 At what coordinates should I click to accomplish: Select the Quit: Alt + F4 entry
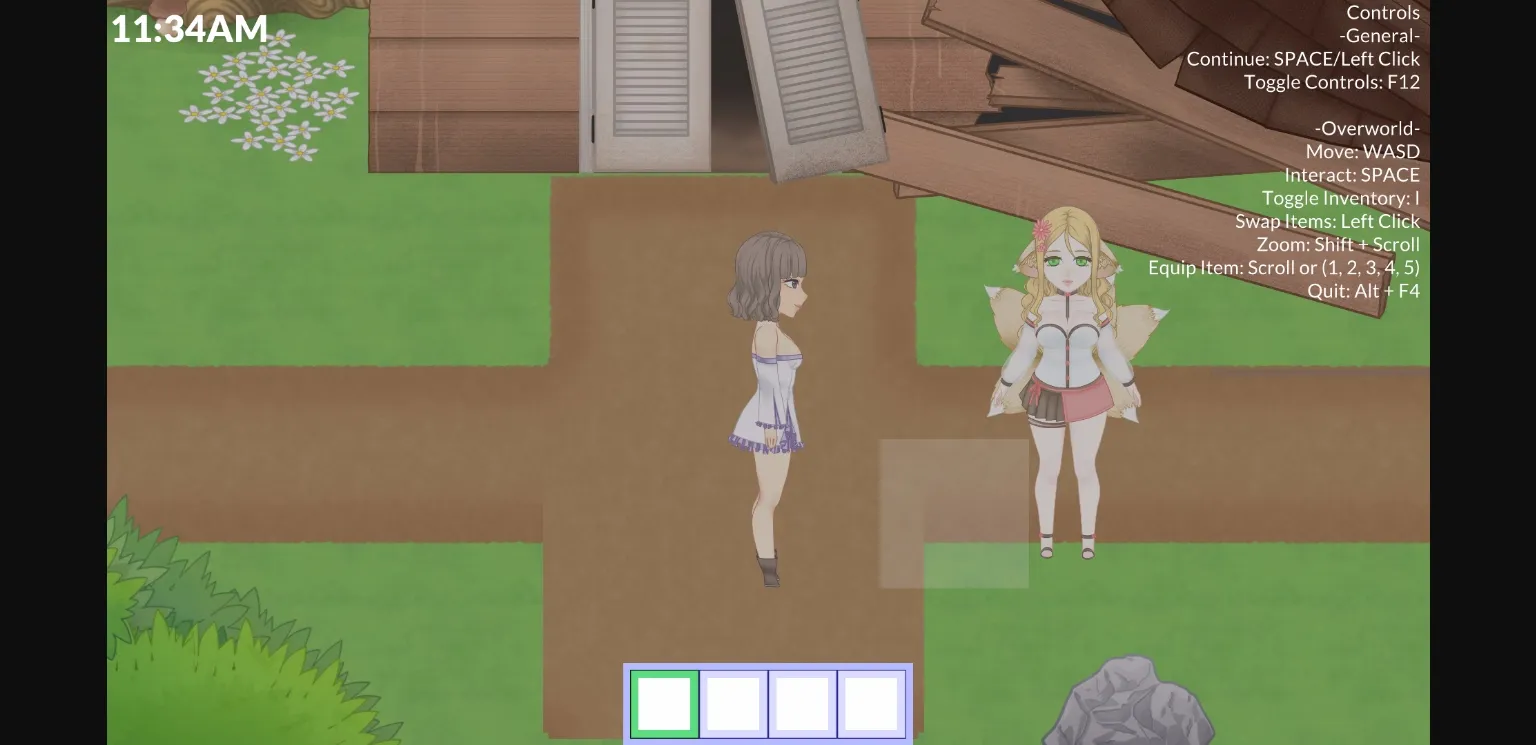click(x=1364, y=291)
